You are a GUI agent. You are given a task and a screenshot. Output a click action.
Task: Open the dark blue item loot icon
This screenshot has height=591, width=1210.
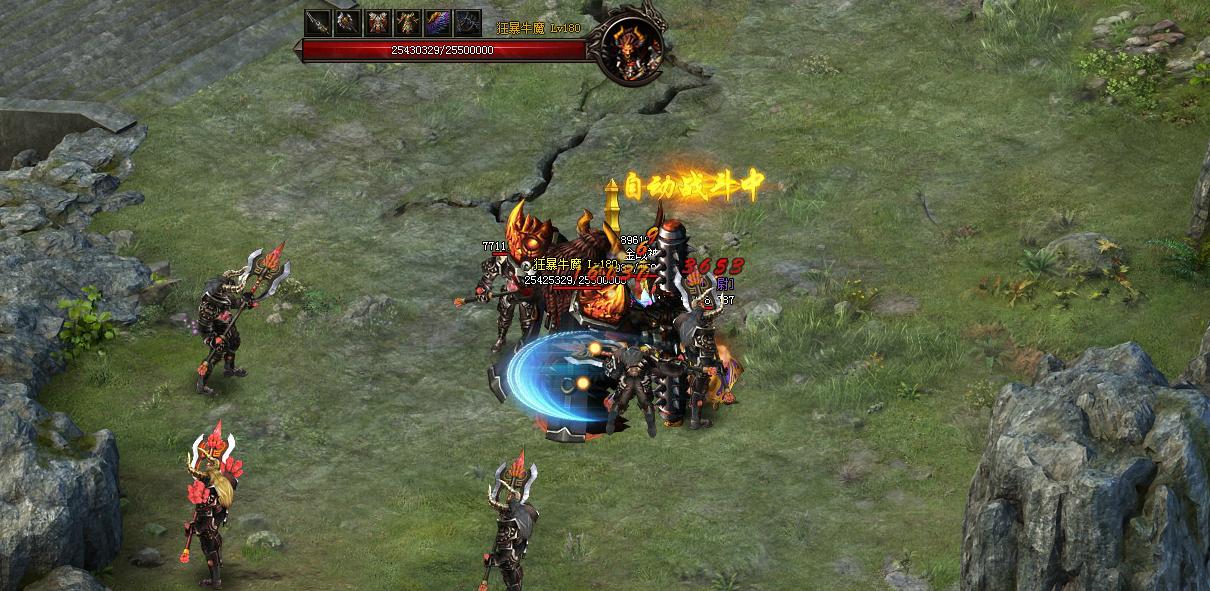467,23
